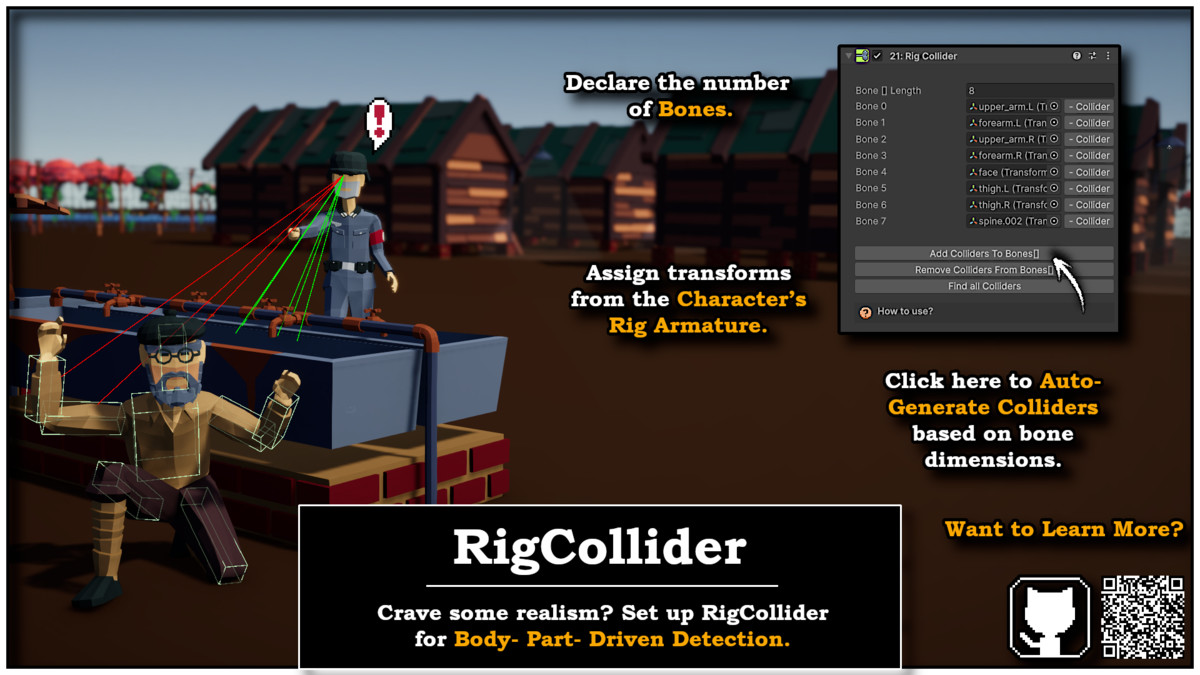Screen dimensions: 1200x675
Task: Open the component presets sliders icon
Action: tap(1092, 56)
